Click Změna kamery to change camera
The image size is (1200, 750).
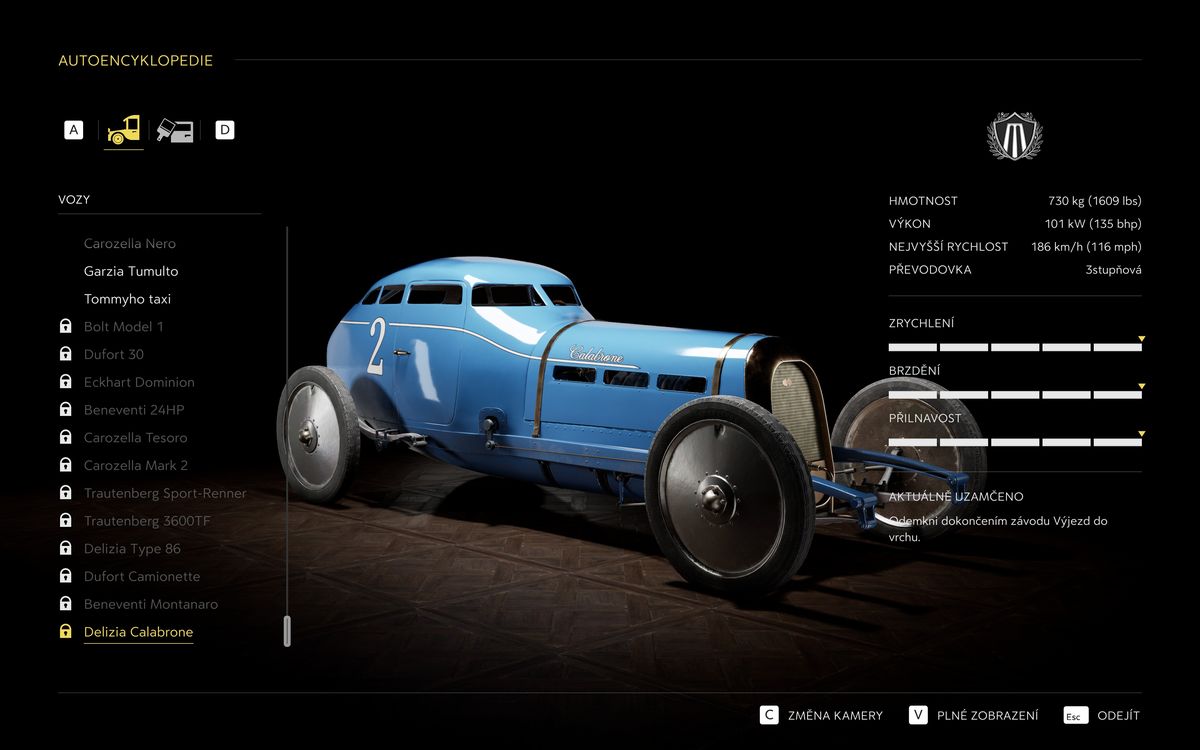coord(834,715)
